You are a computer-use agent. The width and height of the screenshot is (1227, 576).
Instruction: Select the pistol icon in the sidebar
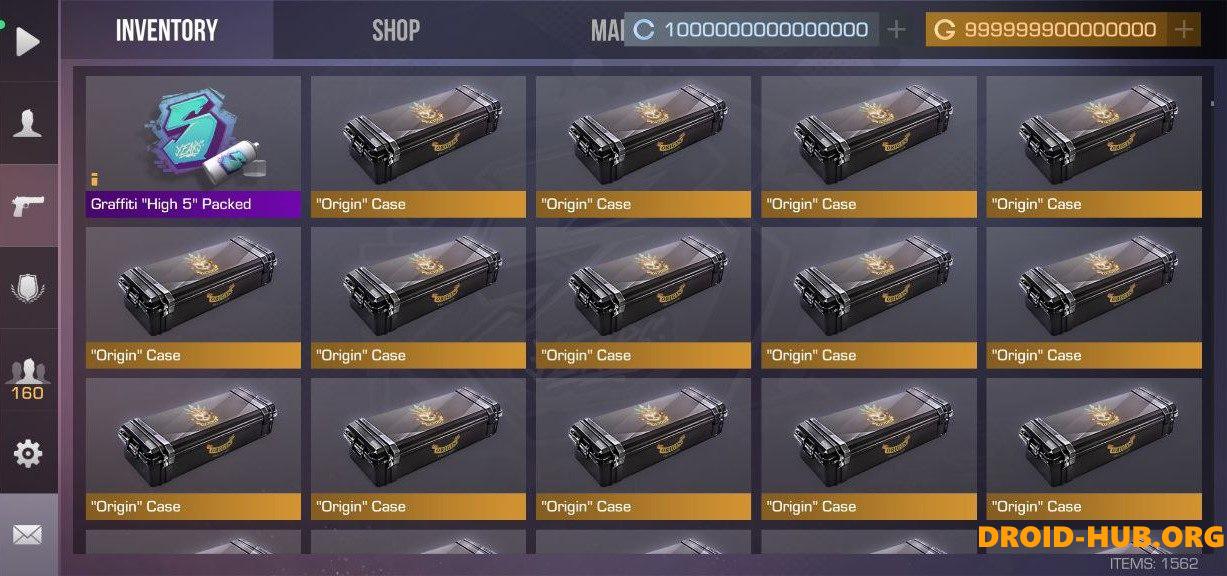click(x=28, y=206)
